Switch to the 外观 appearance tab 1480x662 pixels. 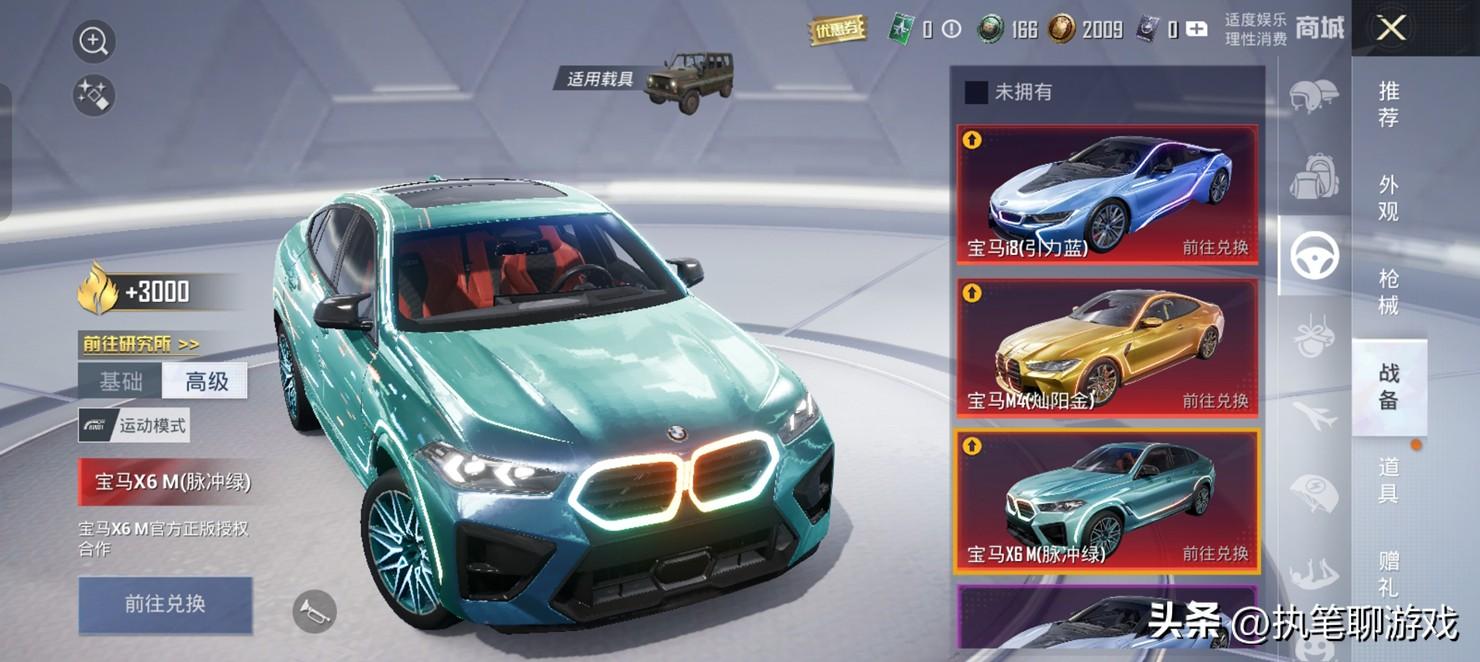1388,198
